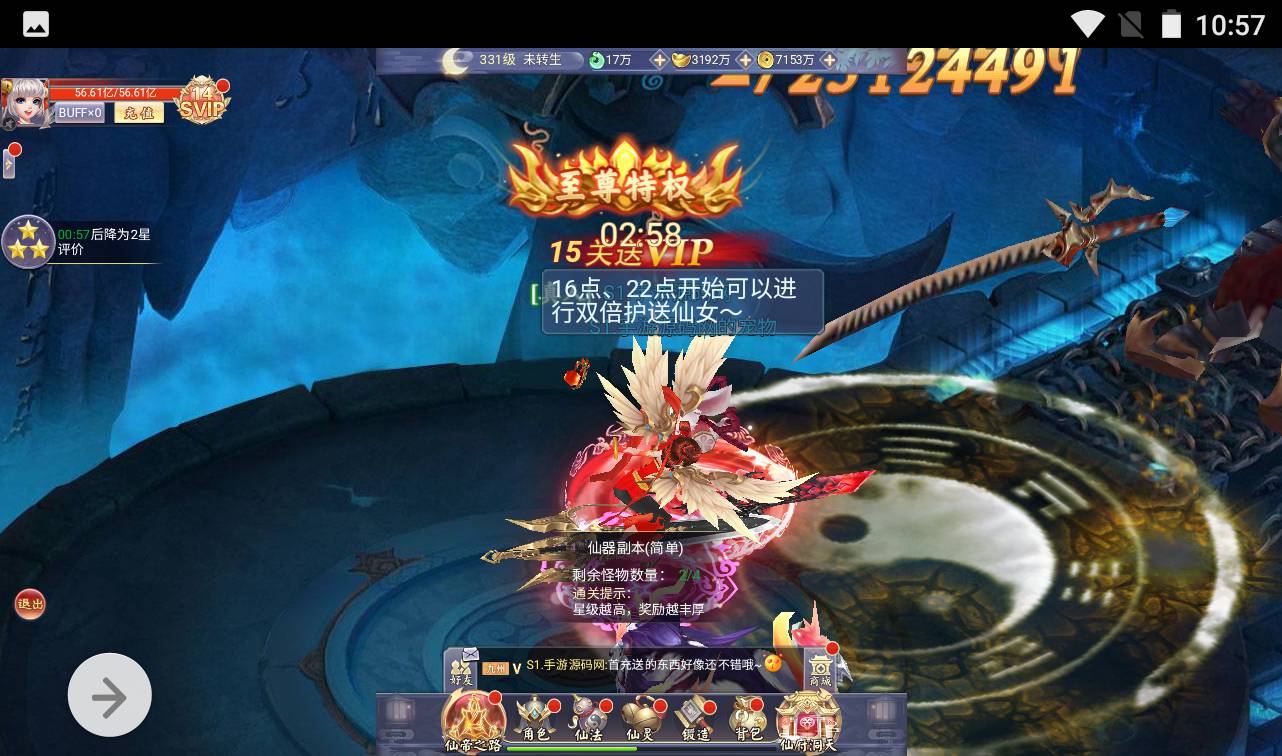
Task: Click the BUFF×0 indicator
Action: tap(80, 113)
